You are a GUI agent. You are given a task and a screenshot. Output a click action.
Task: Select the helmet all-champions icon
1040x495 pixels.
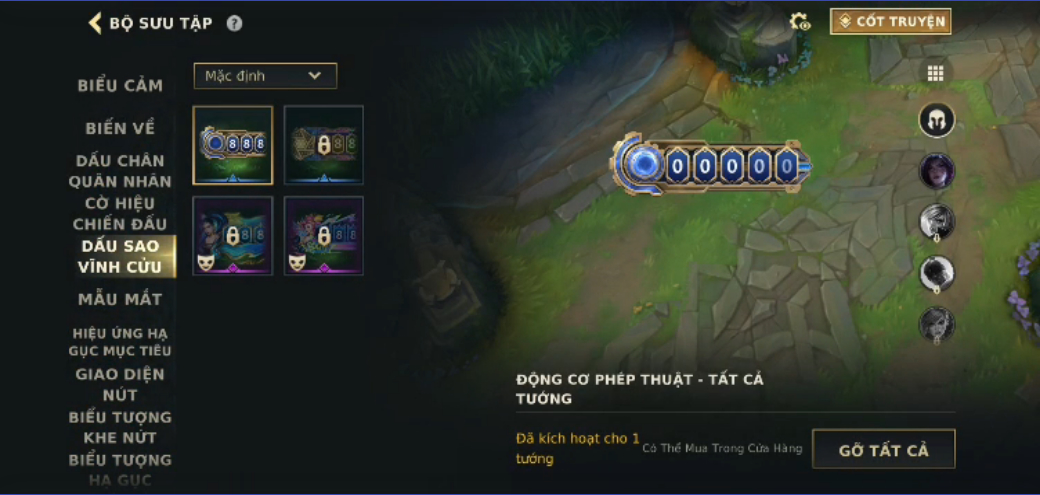(x=937, y=121)
